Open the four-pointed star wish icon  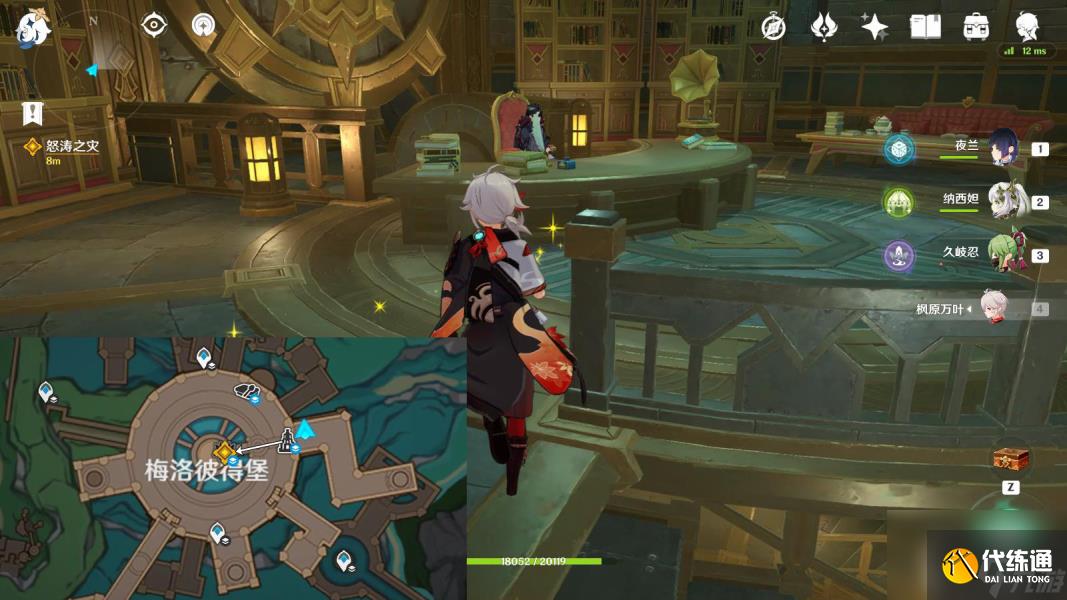tap(875, 27)
